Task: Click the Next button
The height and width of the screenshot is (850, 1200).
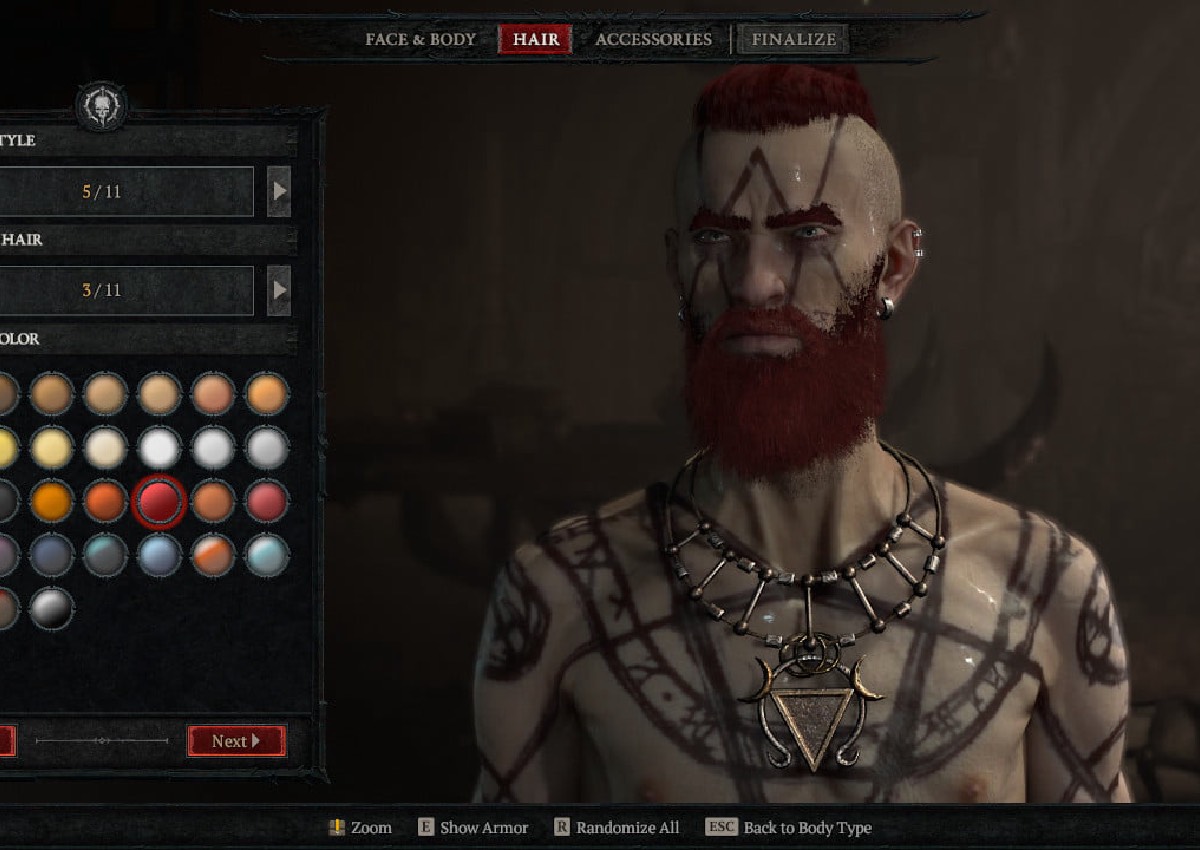Action: click(x=236, y=741)
